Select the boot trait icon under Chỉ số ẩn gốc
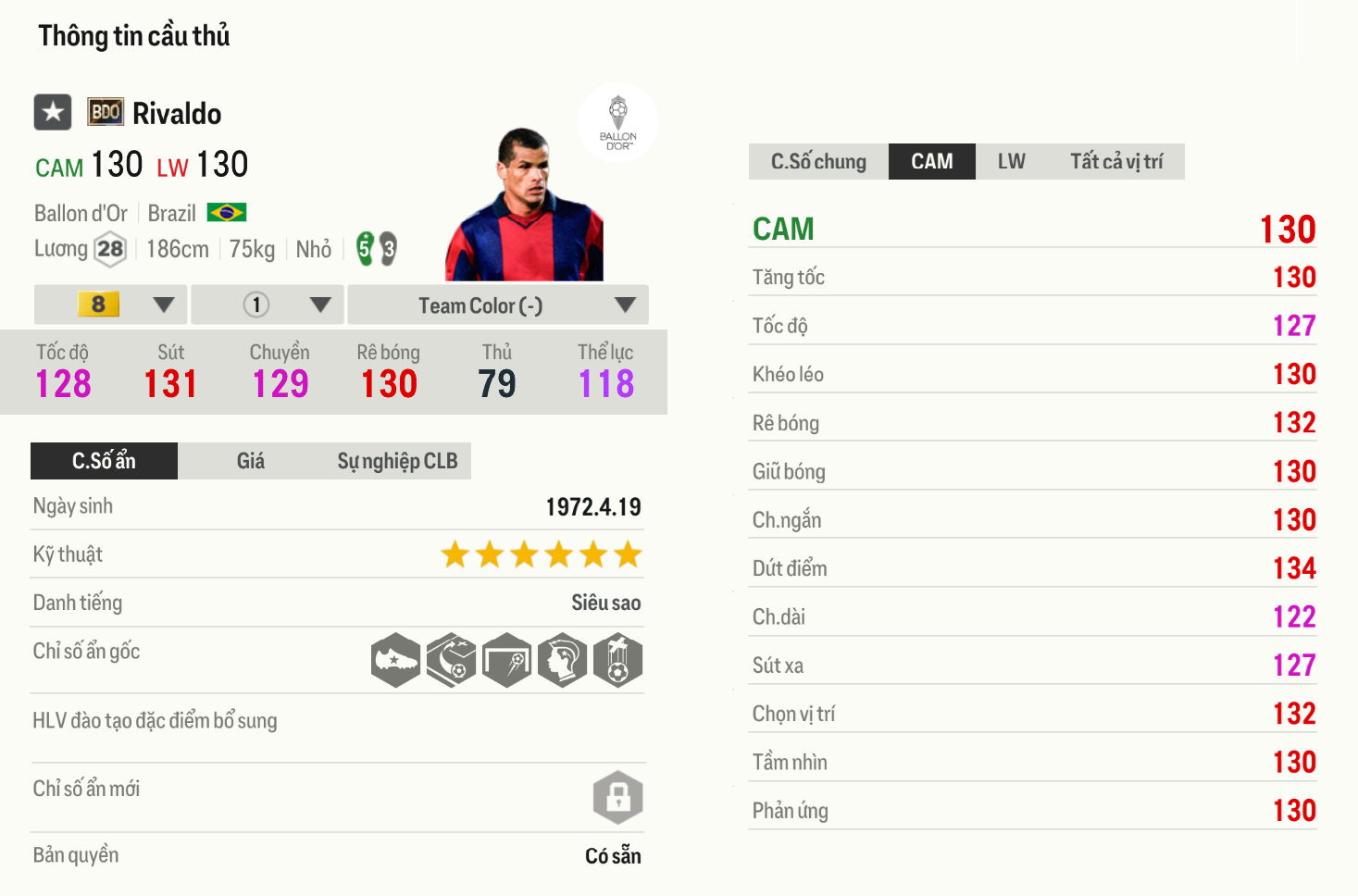Viewport: 1358px width, 896px height. [396, 659]
